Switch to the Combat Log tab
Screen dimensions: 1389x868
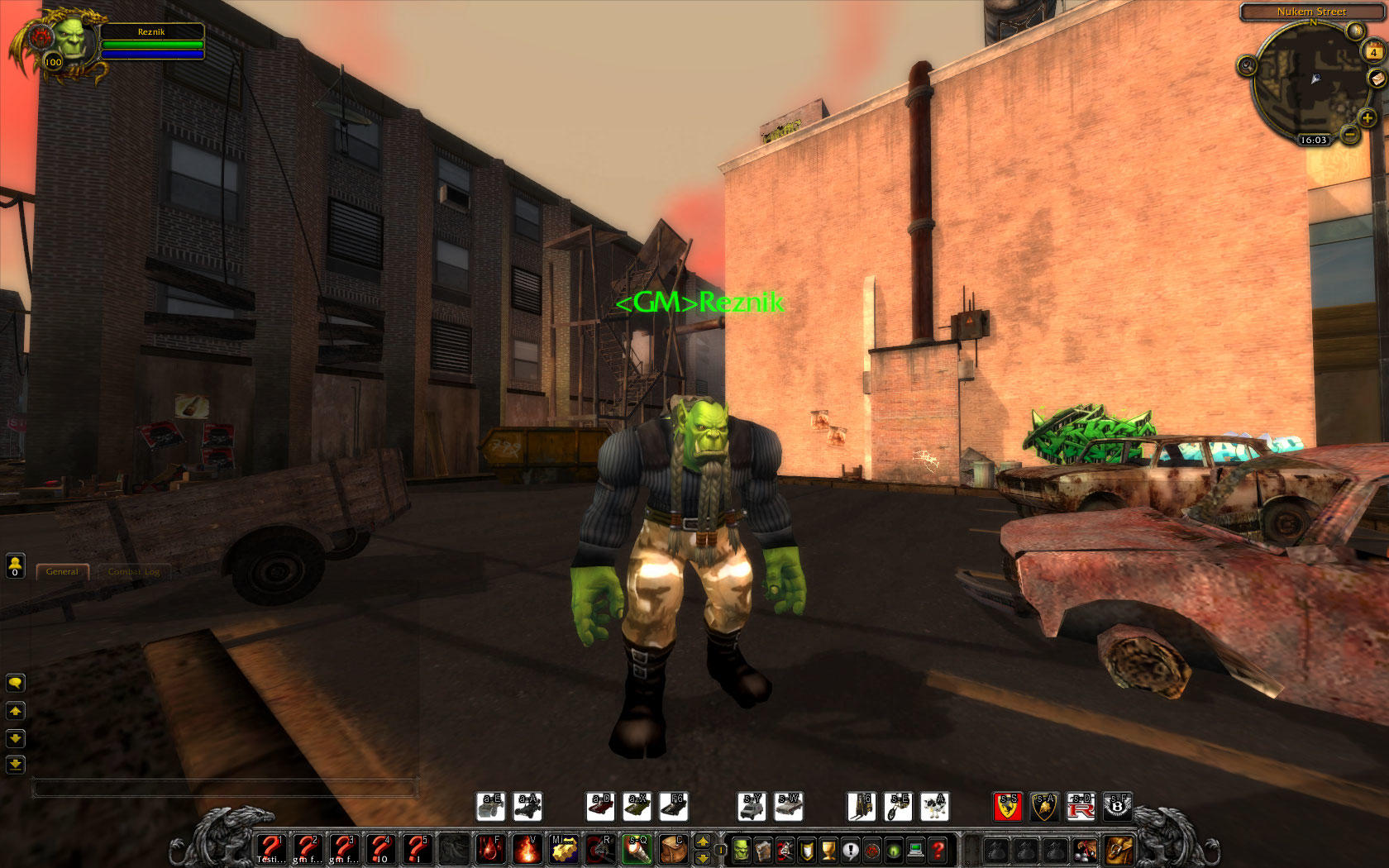tap(132, 571)
